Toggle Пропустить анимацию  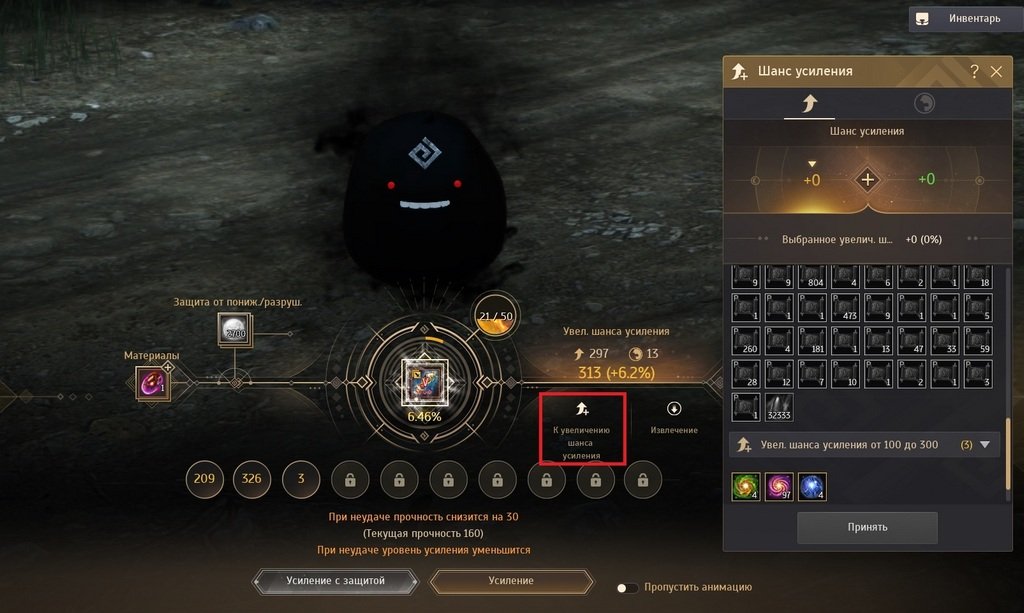(x=627, y=588)
